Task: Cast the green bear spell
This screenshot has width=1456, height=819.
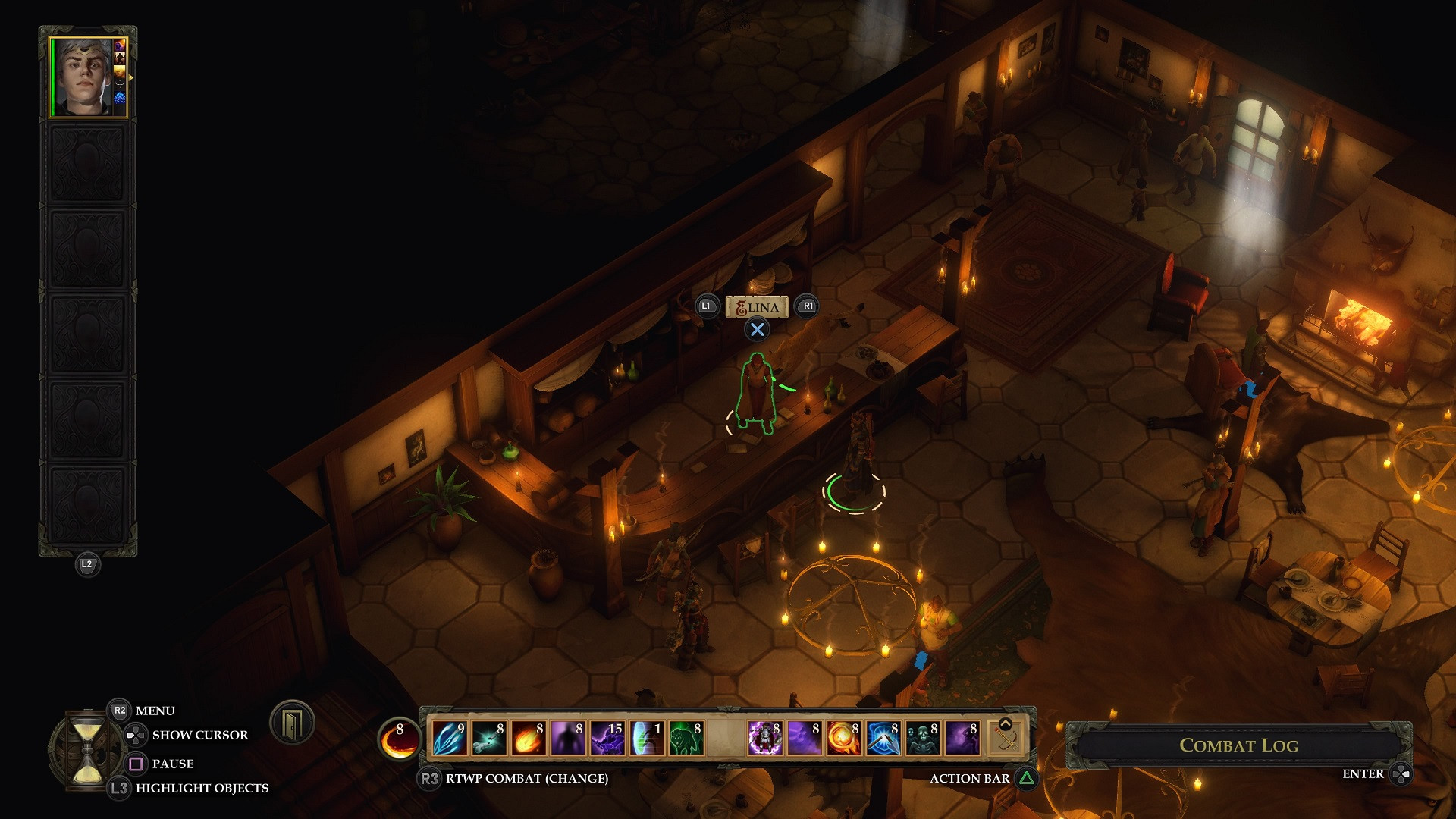Action: [x=686, y=738]
